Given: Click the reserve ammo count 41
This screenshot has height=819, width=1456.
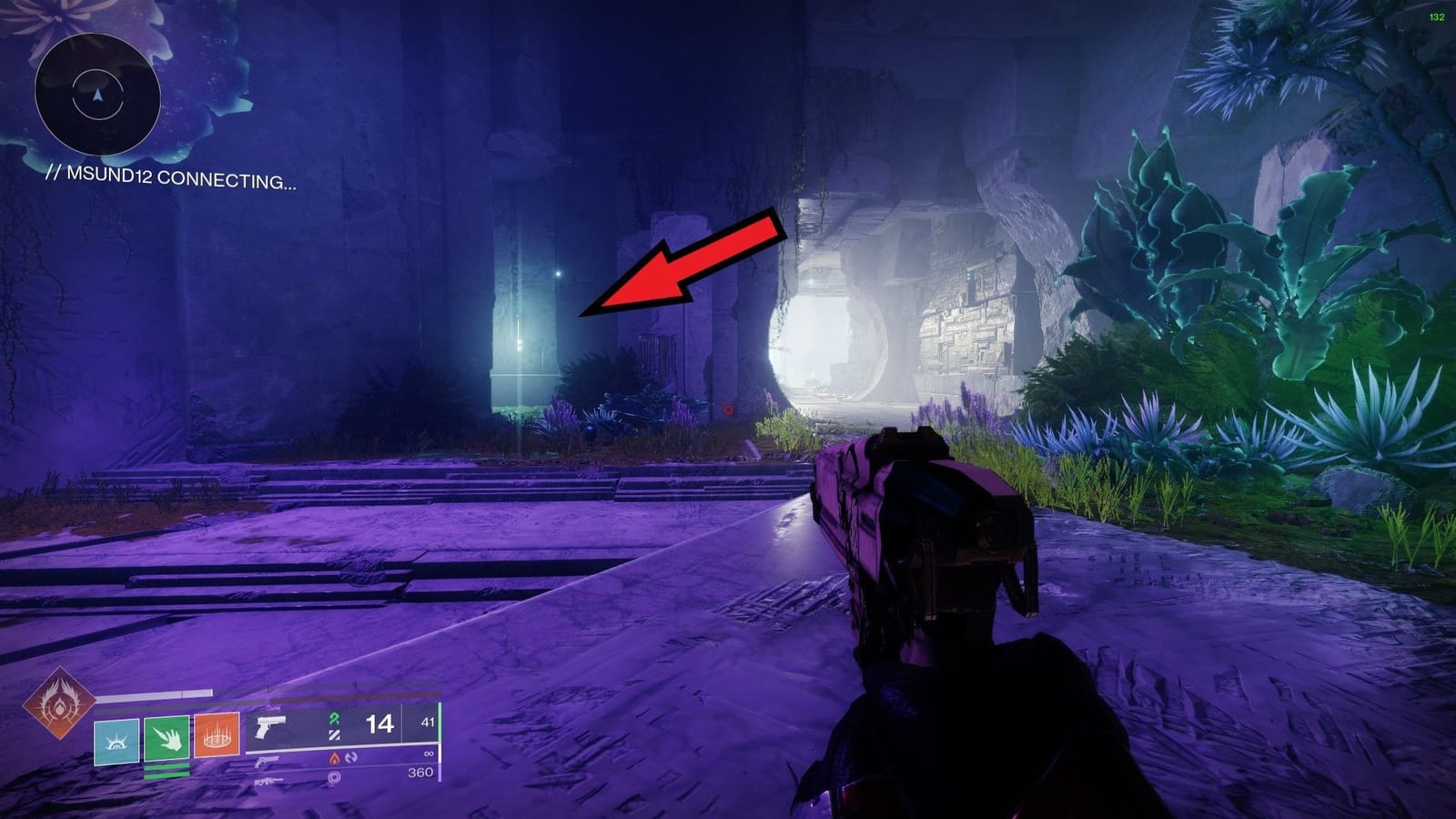Looking at the screenshot, I should pyautogui.click(x=428, y=721).
